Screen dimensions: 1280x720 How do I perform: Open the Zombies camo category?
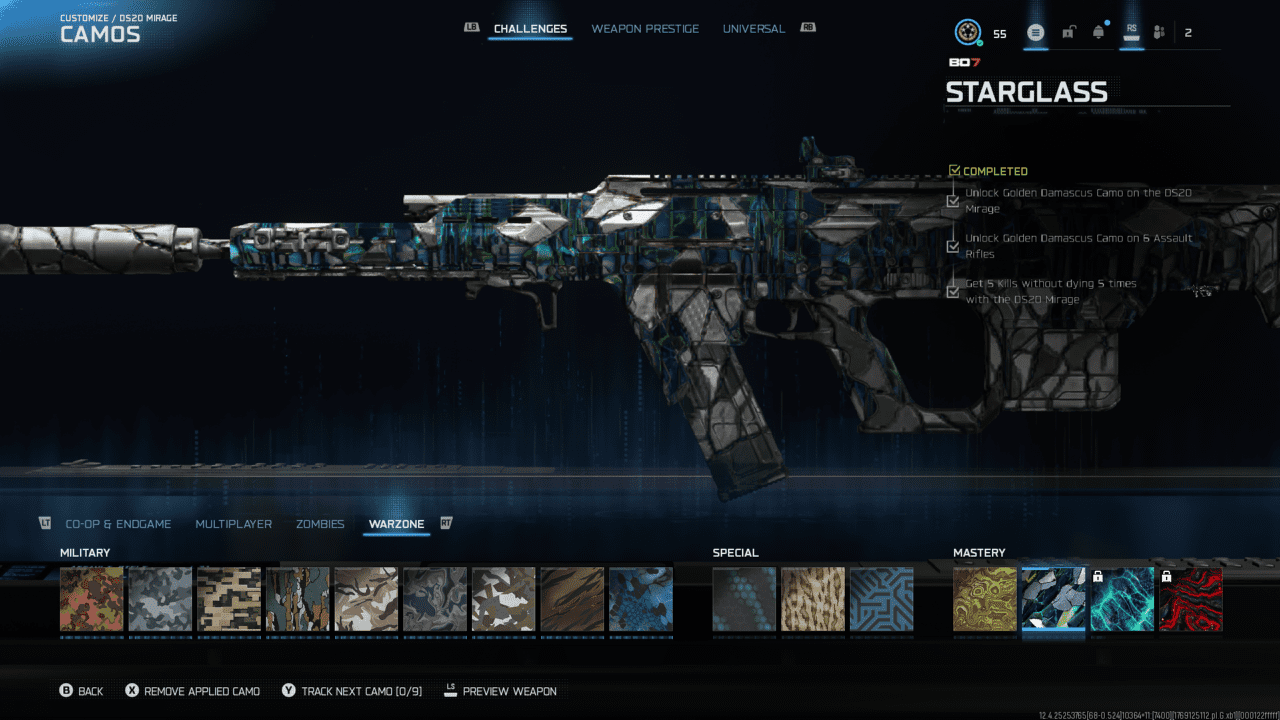pyautogui.click(x=320, y=524)
